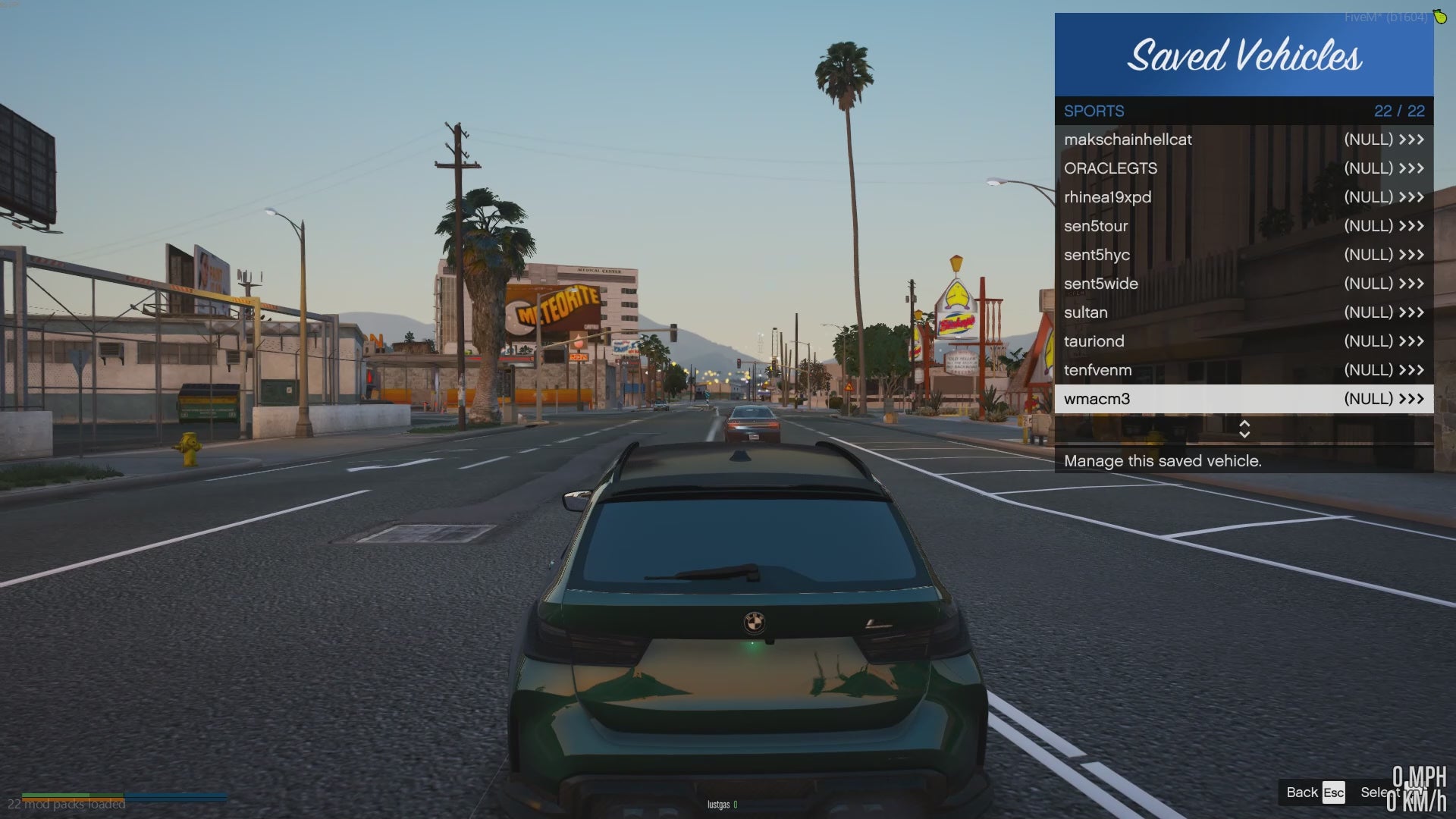The height and width of the screenshot is (819, 1456).
Task: Choose the tenfvenm vehicle entry
Action: pyautogui.click(x=1244, y=370)
